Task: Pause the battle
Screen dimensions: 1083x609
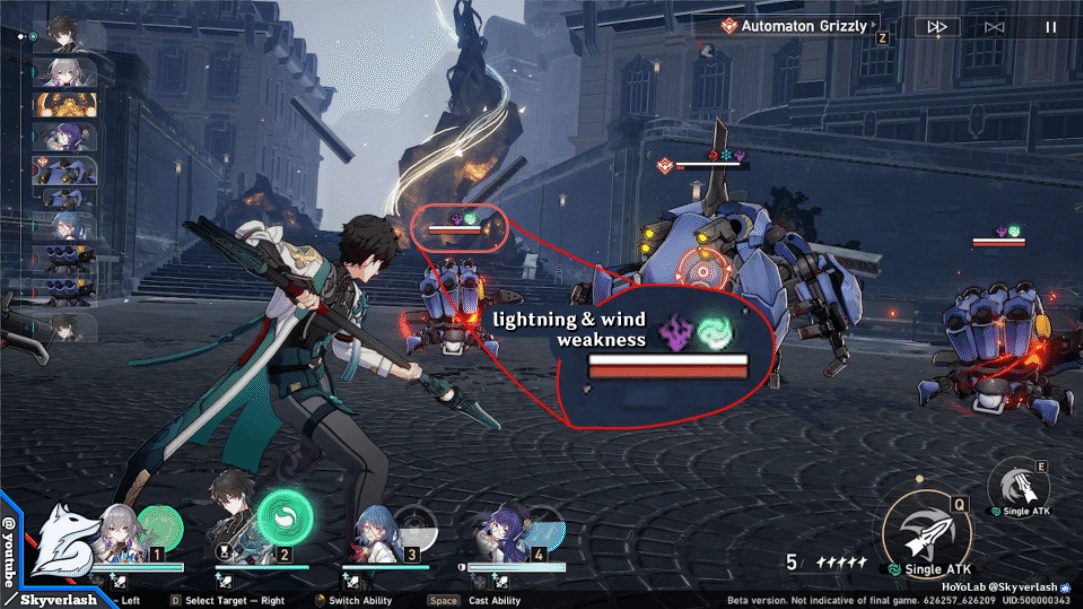Action: 1051,27
